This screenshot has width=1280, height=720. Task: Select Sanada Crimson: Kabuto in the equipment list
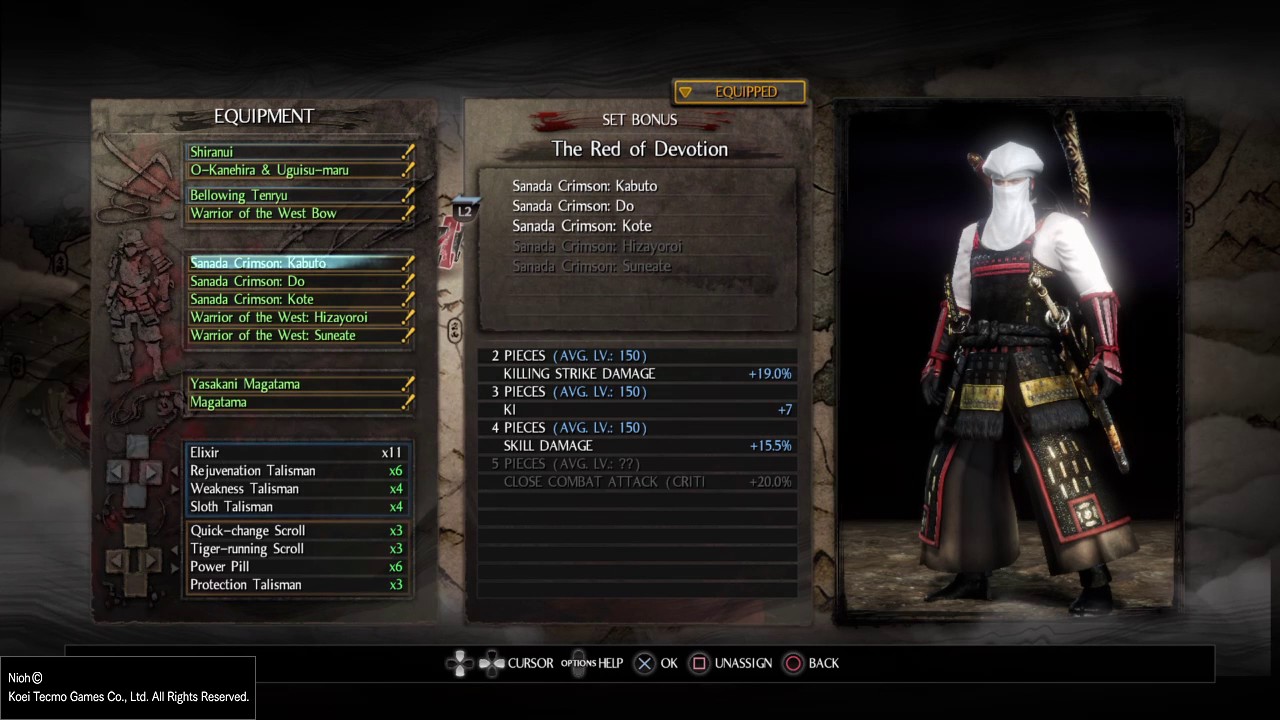pyautogui.click(x=298, y=263)
